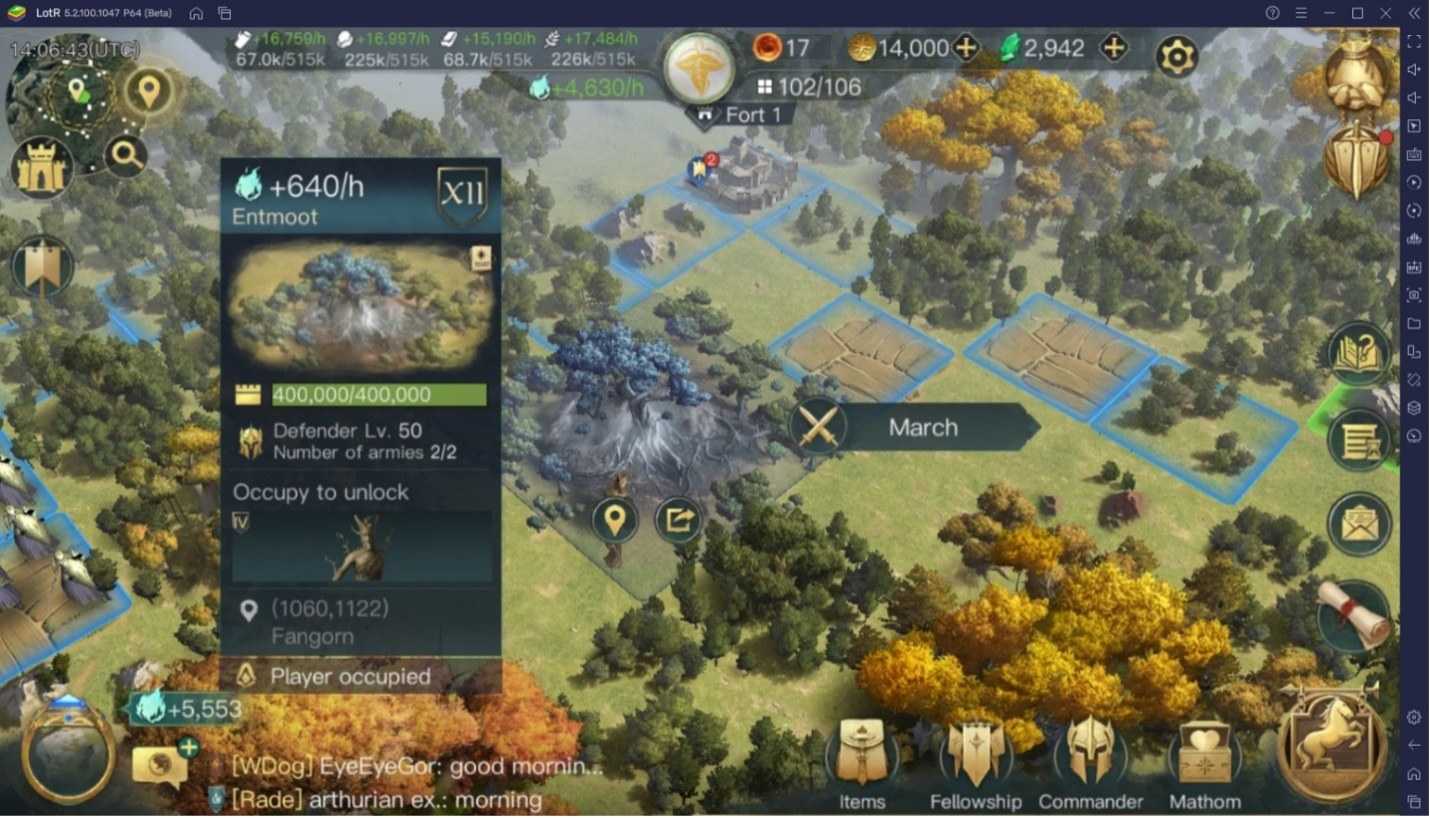The height and width of the screenshot is (818, 1430).
Task: Share Entmoot tile location
Action: 678,520
